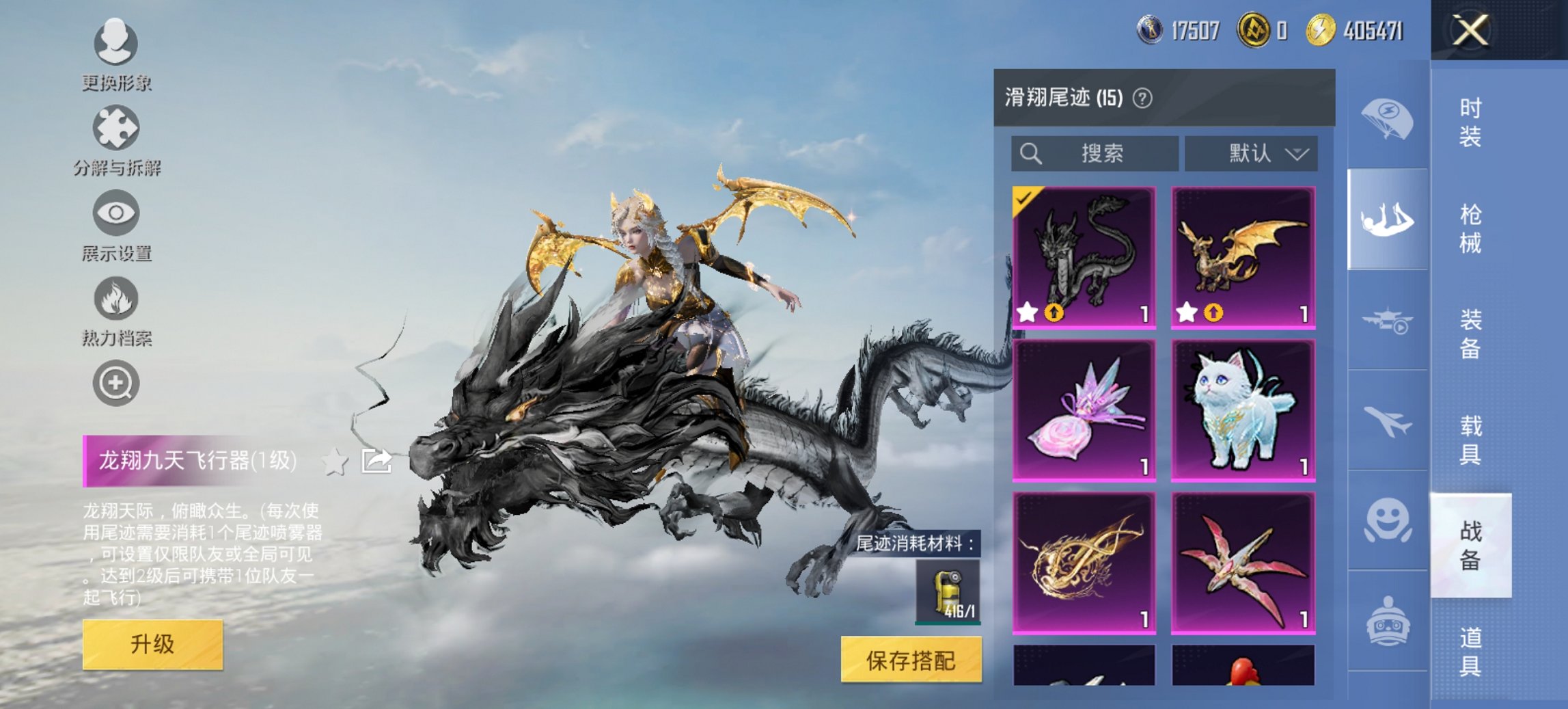Image resolution: width=1568 pixels, height=709 pixels.
Task: Switch to the 时装 tab
Action: tap(1470, 123)
